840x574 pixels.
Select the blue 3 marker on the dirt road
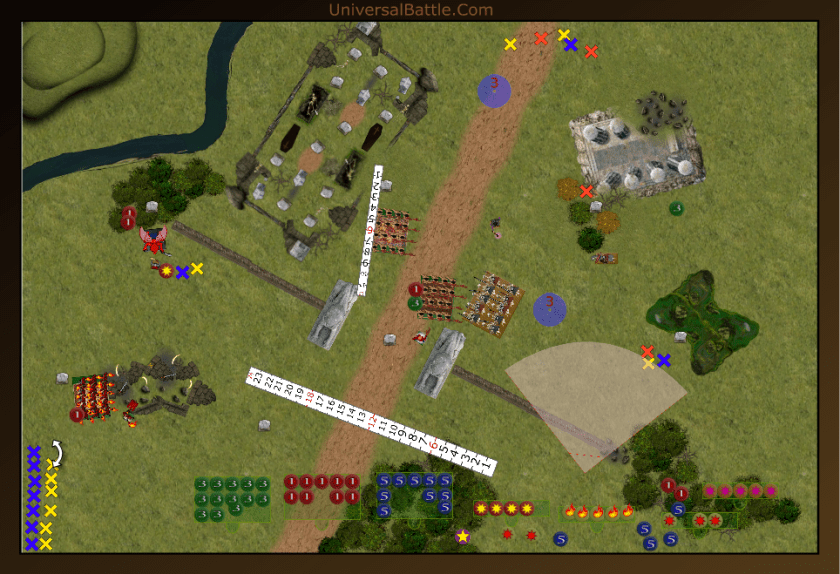494,89
